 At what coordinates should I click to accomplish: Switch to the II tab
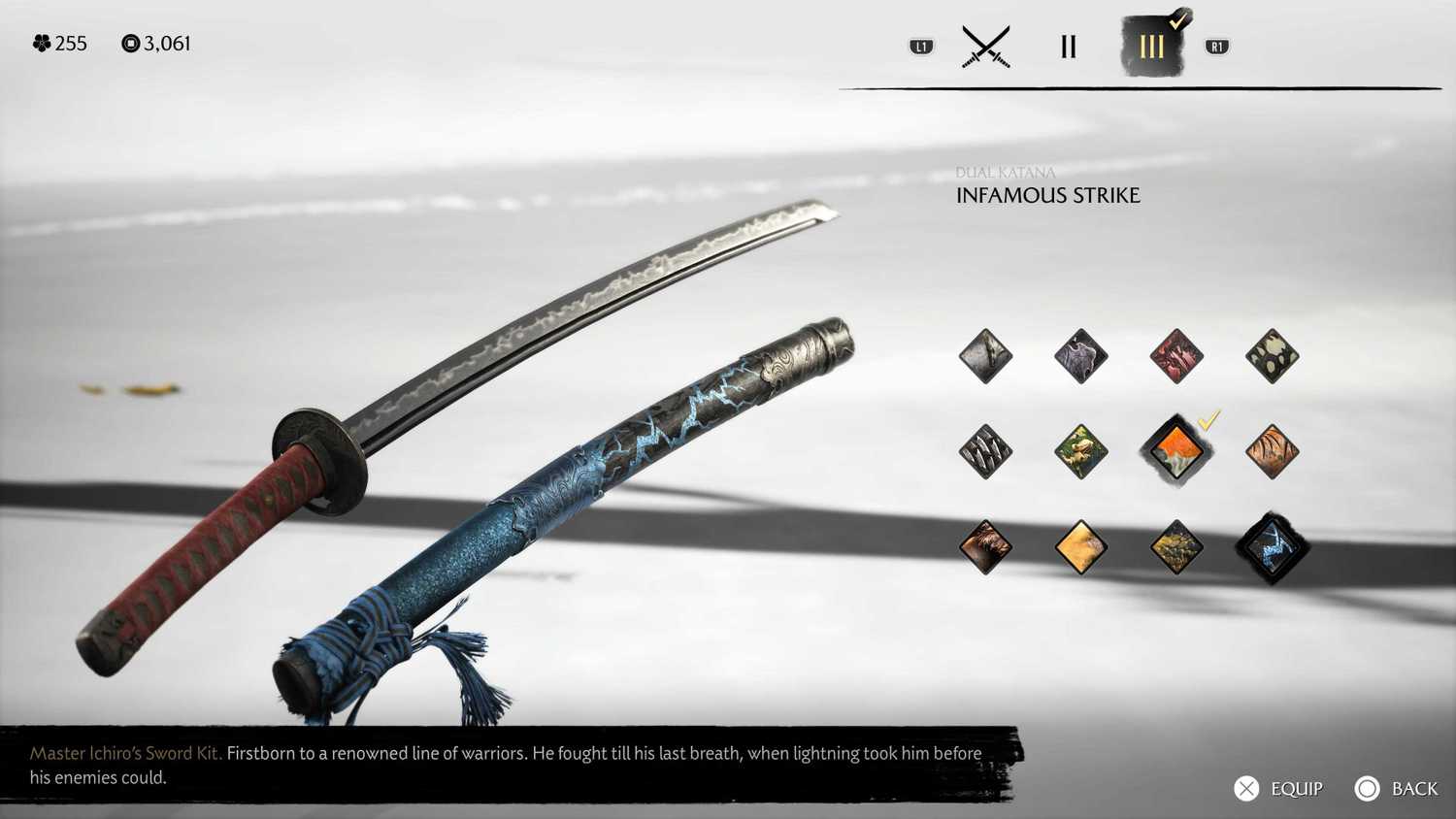point(1068,47)
